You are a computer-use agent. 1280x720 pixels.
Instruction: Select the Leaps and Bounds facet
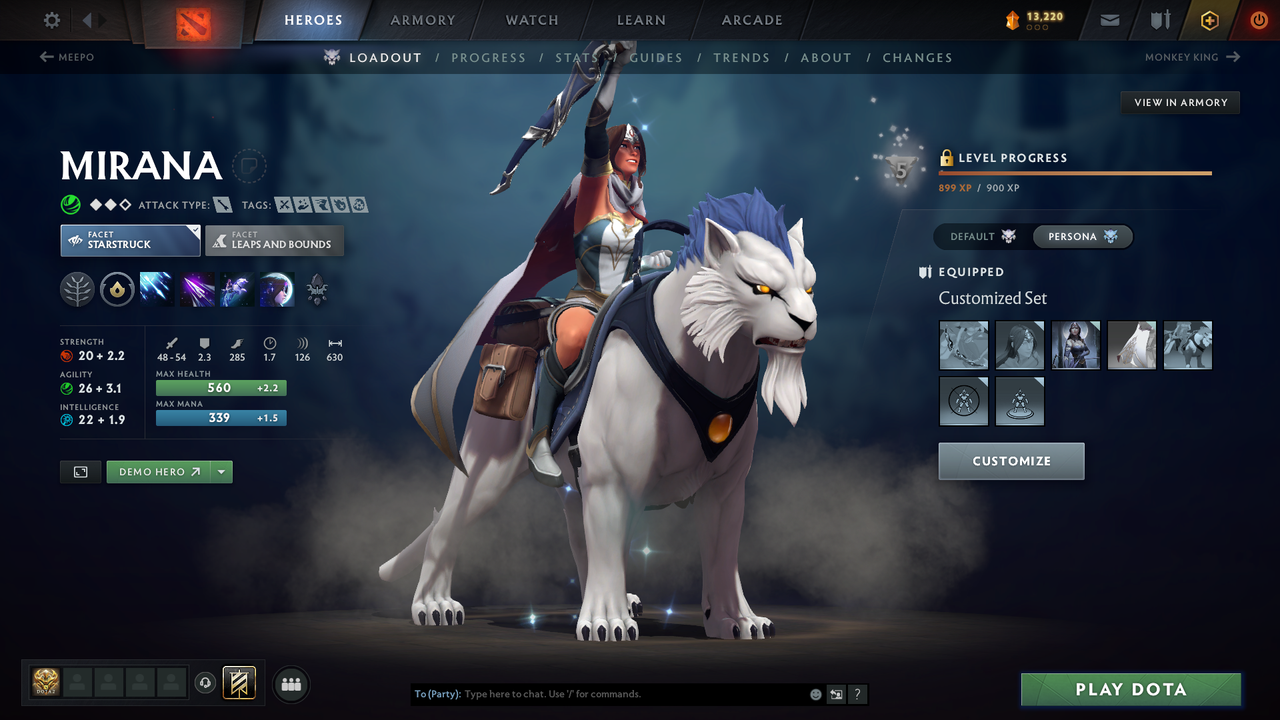pyautogui.click(x=274, y=240)
